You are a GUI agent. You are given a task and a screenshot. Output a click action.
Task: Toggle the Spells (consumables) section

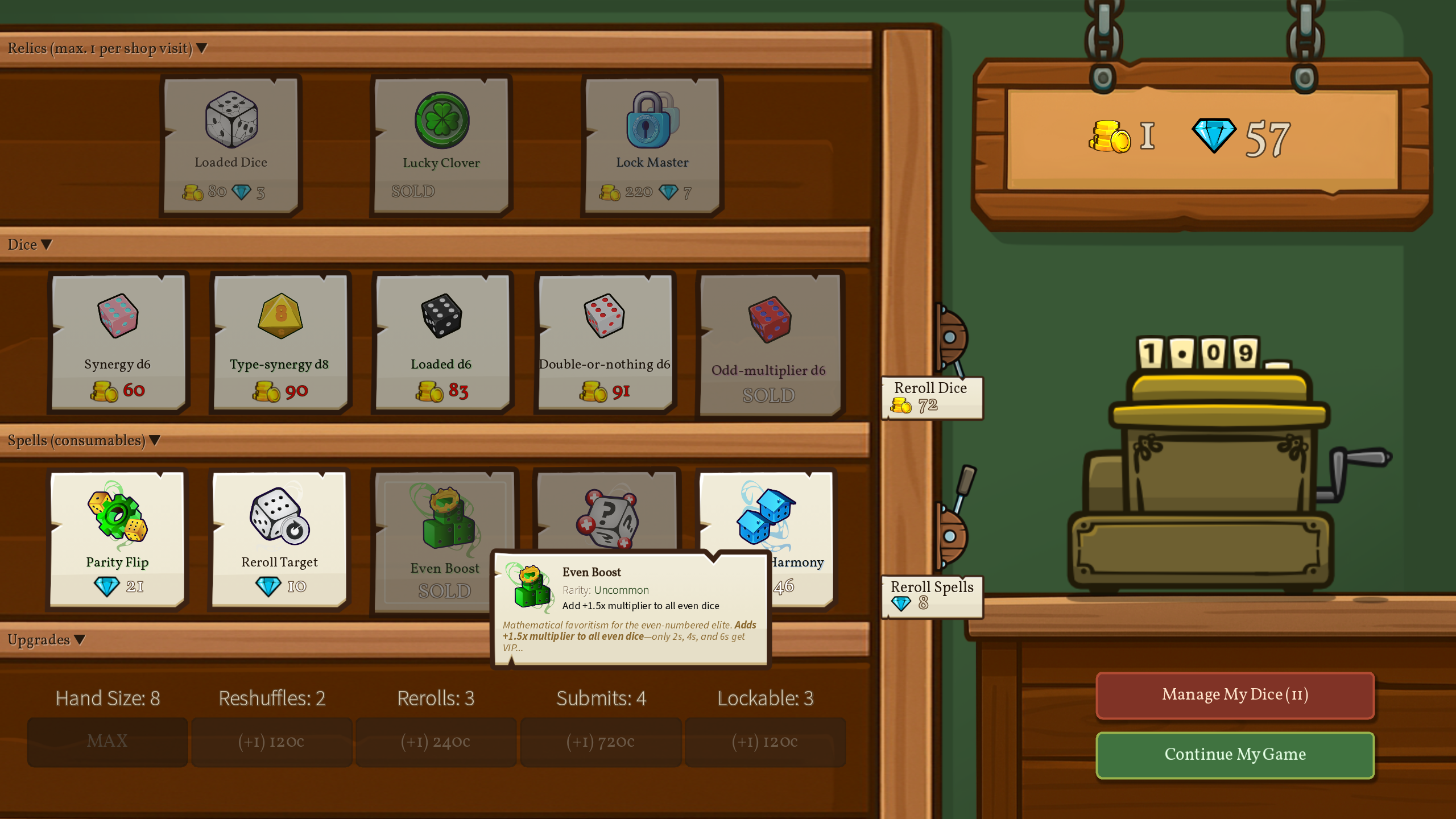(84, 441)
